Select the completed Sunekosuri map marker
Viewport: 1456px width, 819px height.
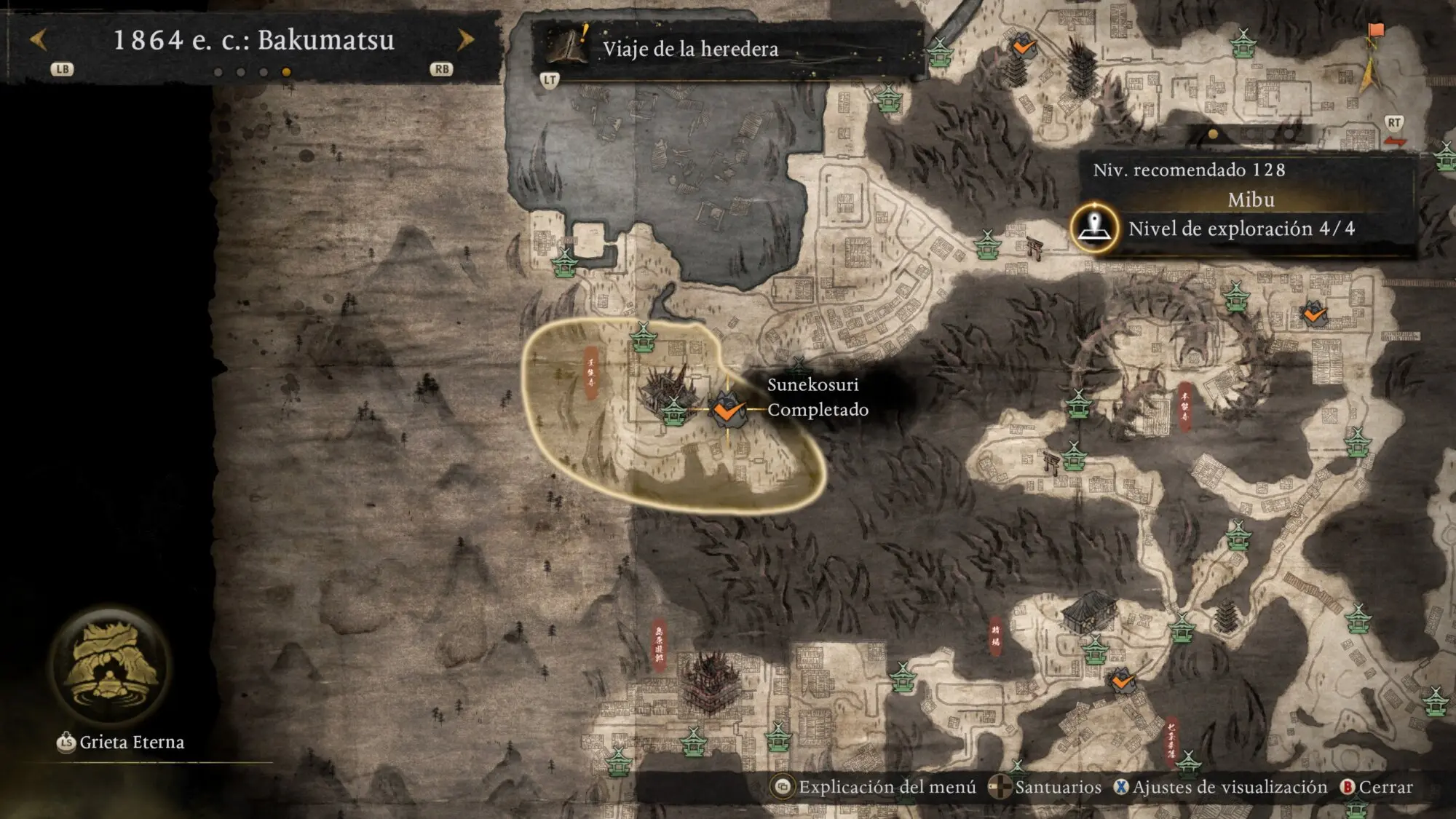726,410
